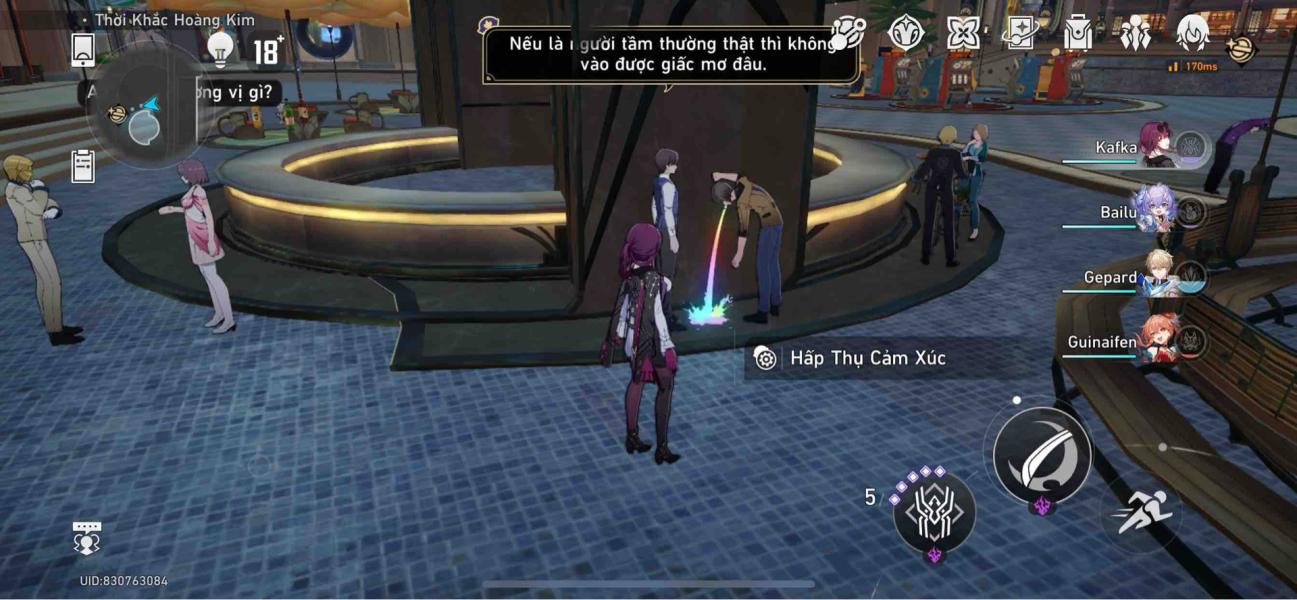The image size is (1297, 600).
Task: Open the backpack inventory
Action: coord(1077,34)
